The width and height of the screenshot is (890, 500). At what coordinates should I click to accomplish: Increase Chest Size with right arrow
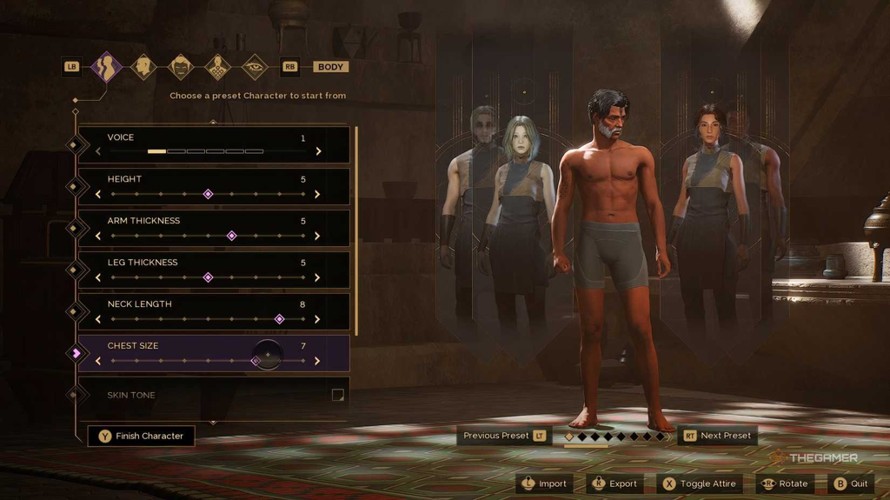tap(318, 361)
